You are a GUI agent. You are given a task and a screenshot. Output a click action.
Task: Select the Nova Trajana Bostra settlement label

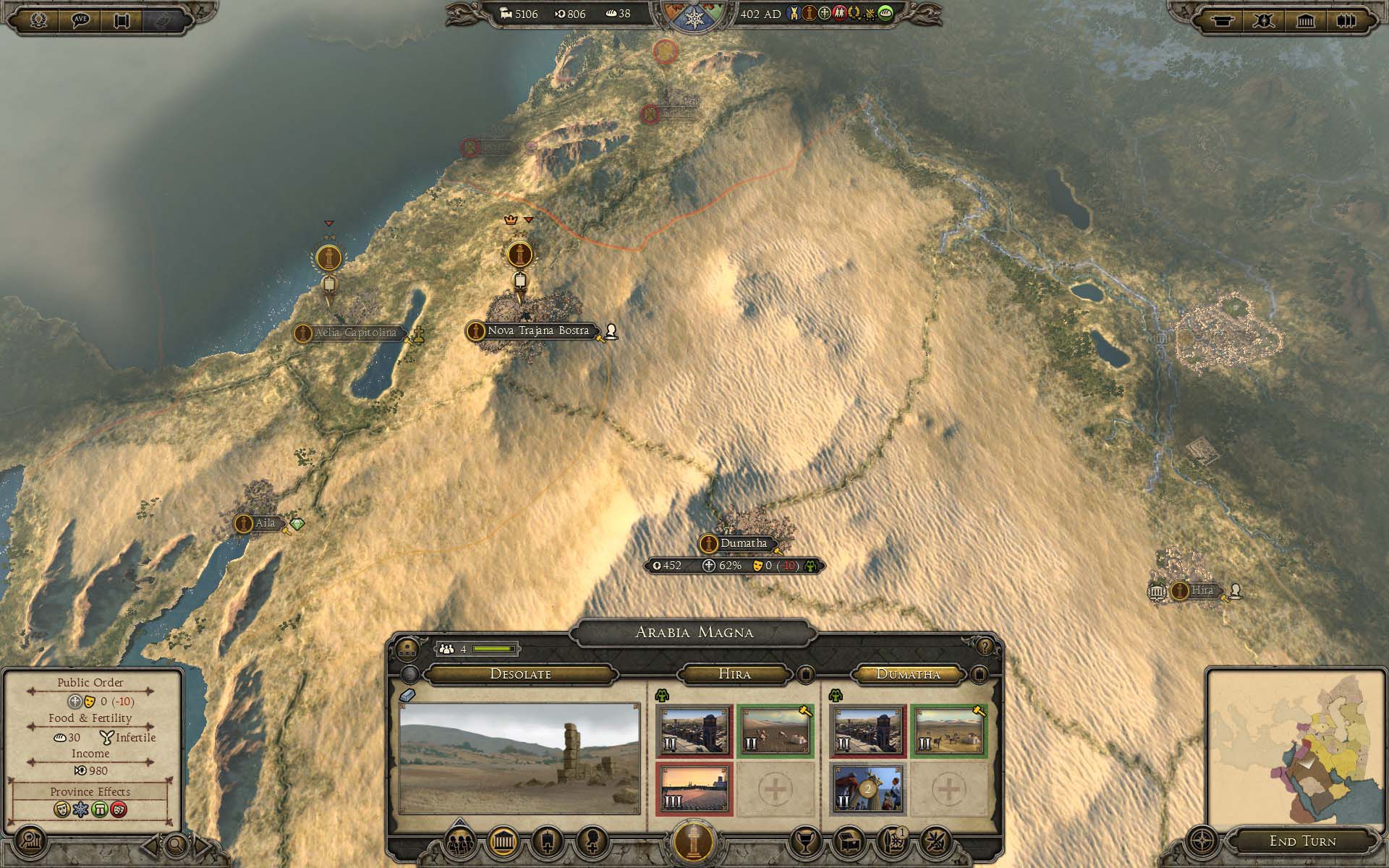coord(538,331)
